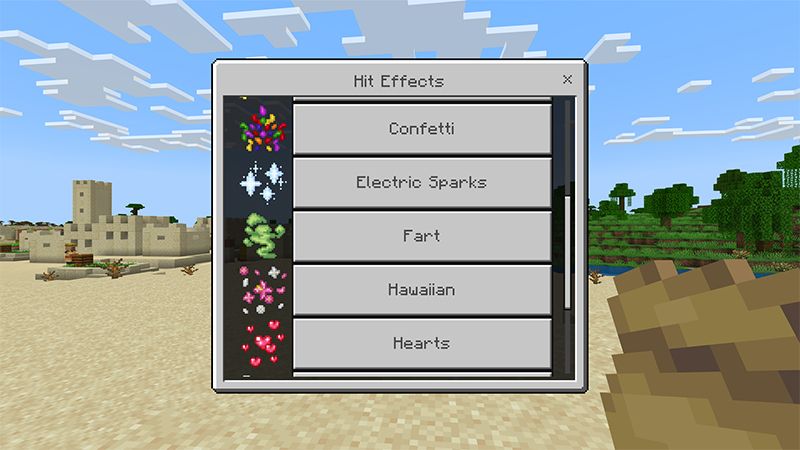Choose the Electric Sparks effect
Image resolution: width=800 pixels, height=450 pixels.
coord(421,183)
